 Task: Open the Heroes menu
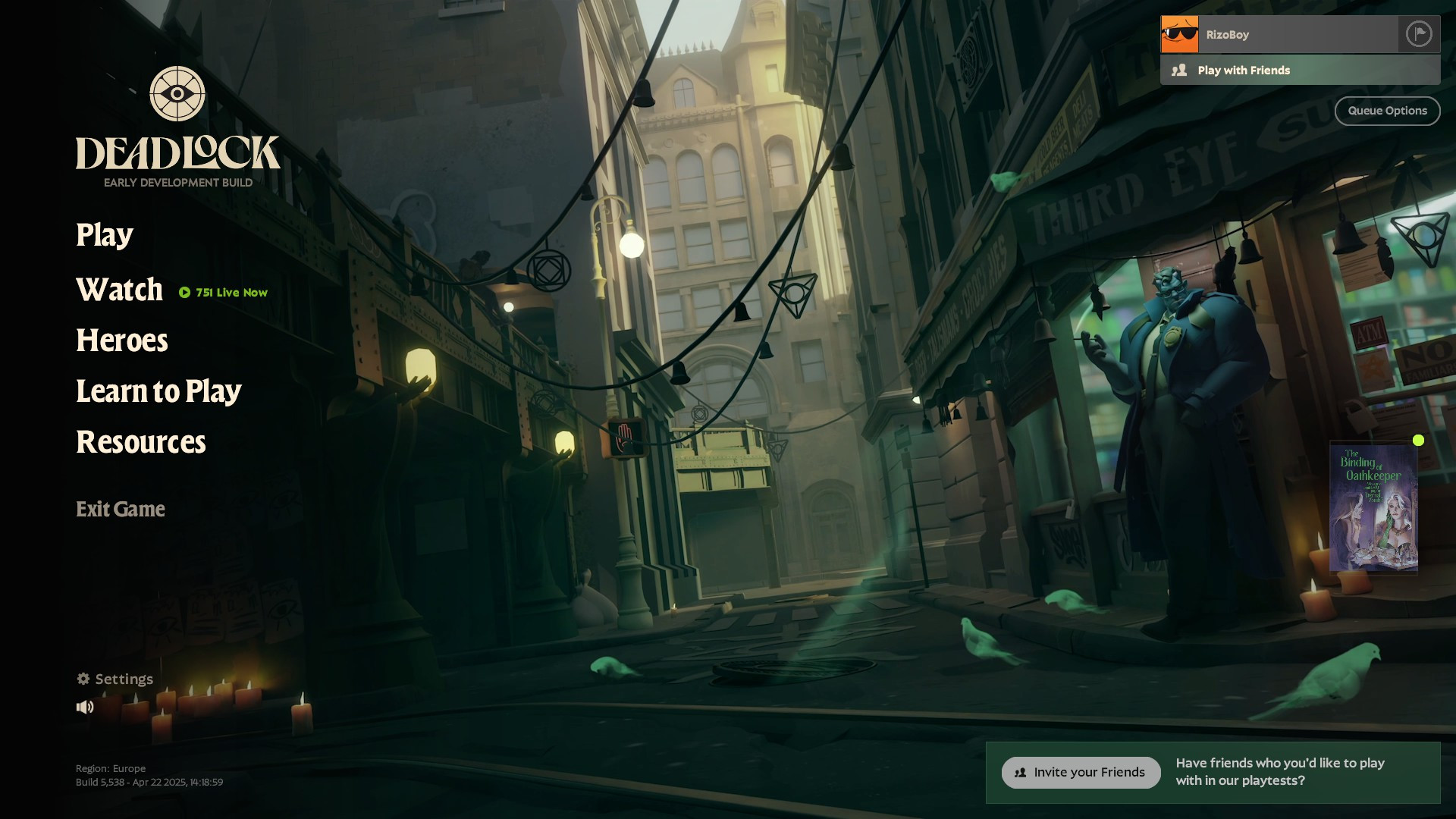(121, 341)
